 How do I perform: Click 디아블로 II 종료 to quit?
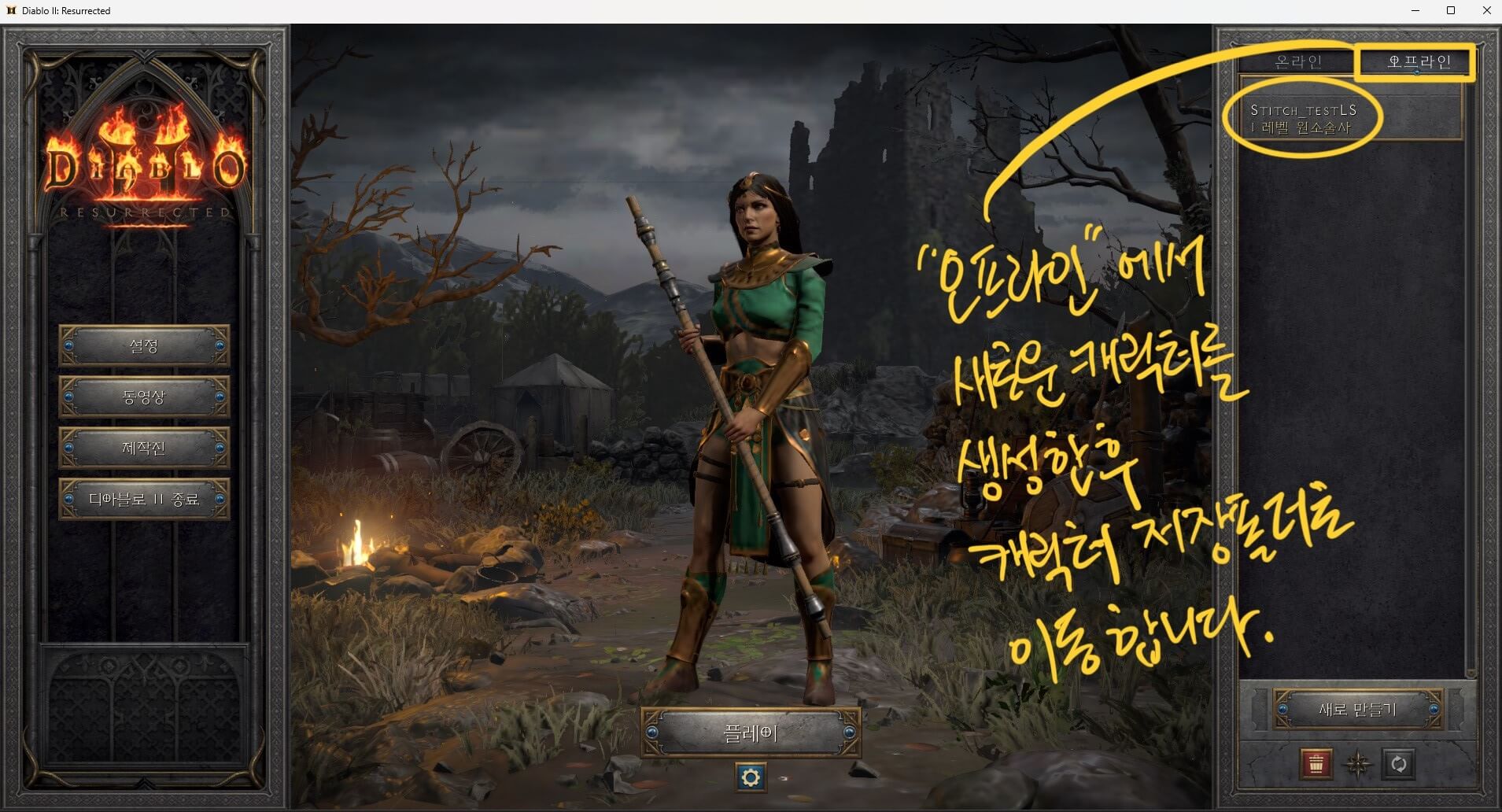point(144,499)
